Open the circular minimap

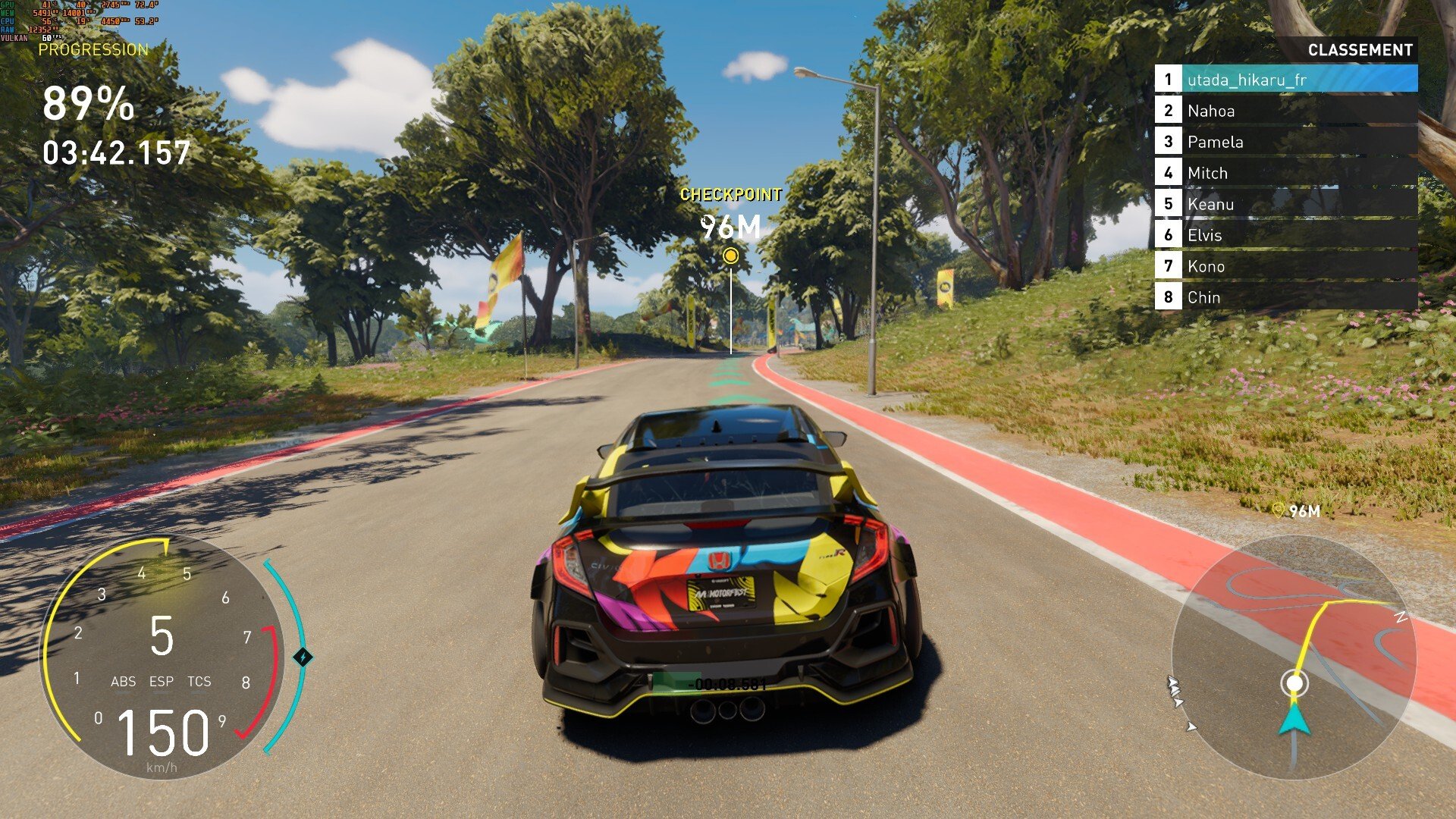pos(1294,657)
